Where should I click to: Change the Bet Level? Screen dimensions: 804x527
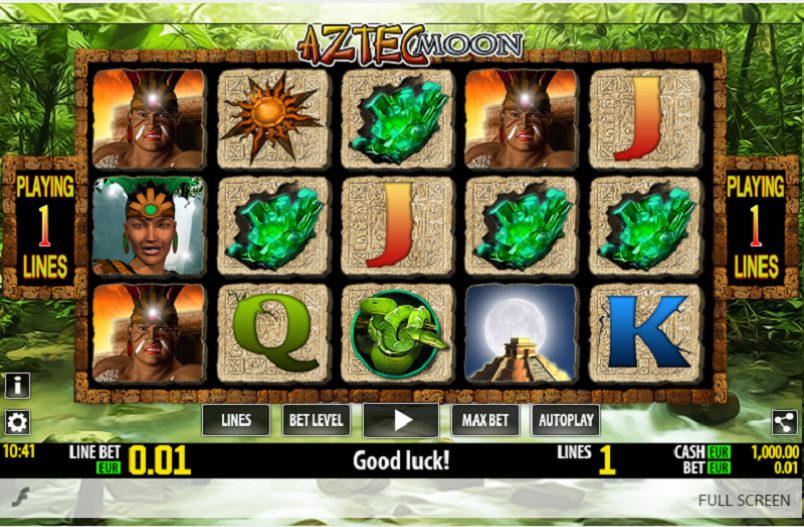point(316,420)
